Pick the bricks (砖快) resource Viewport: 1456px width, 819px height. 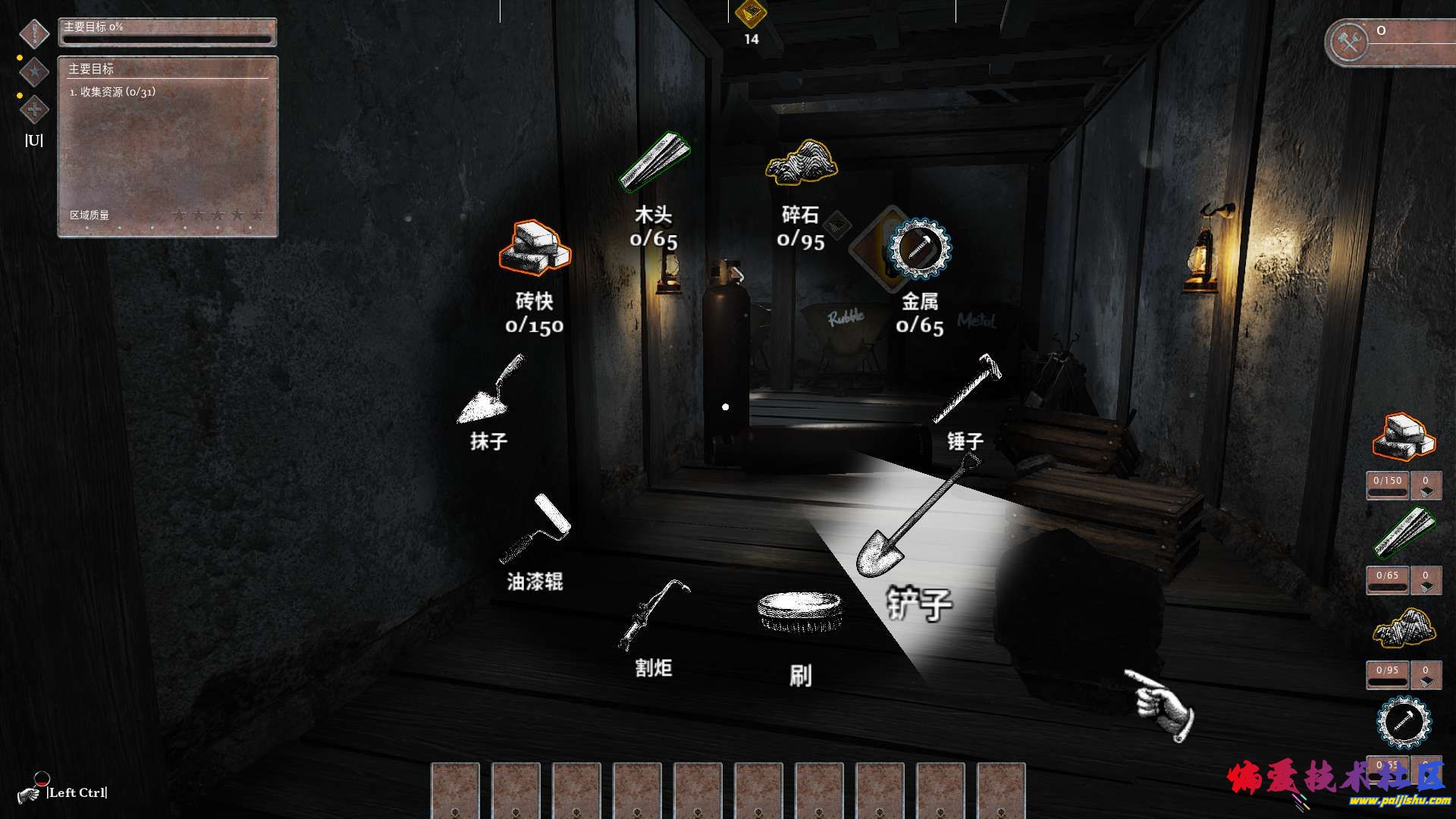coord(535,248)
